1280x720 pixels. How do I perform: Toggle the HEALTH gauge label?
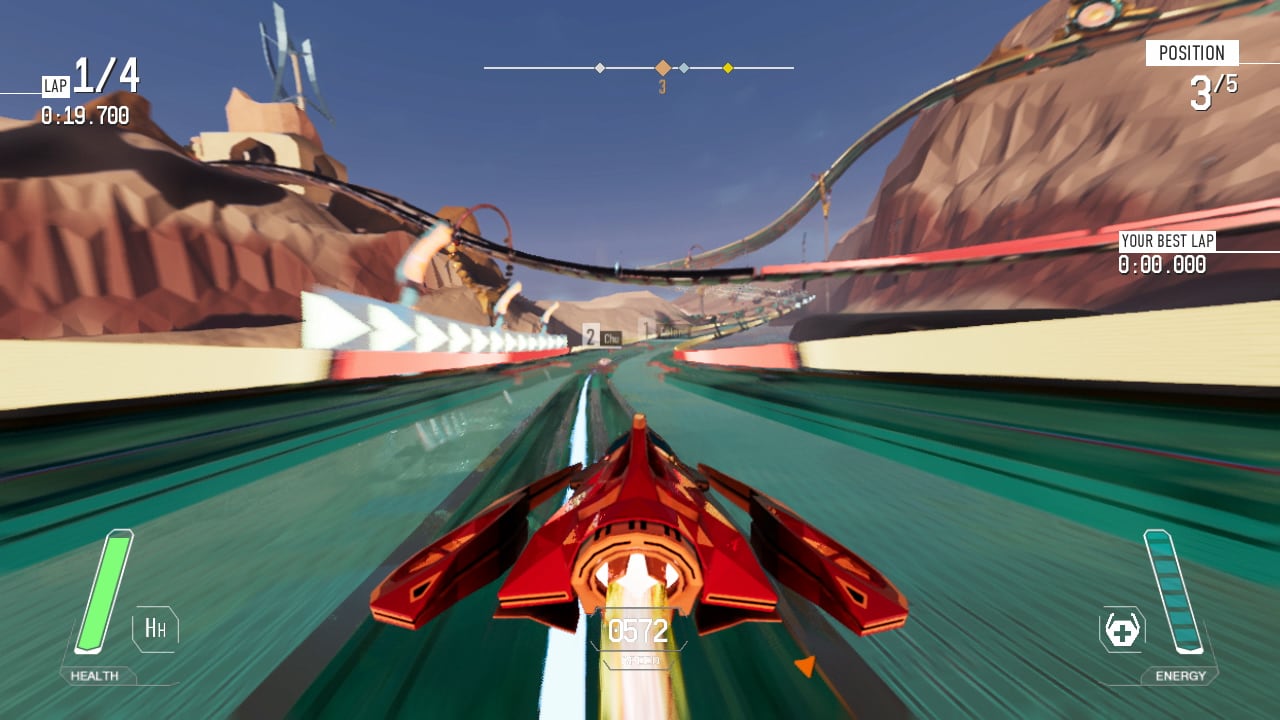tap(94, 675)
